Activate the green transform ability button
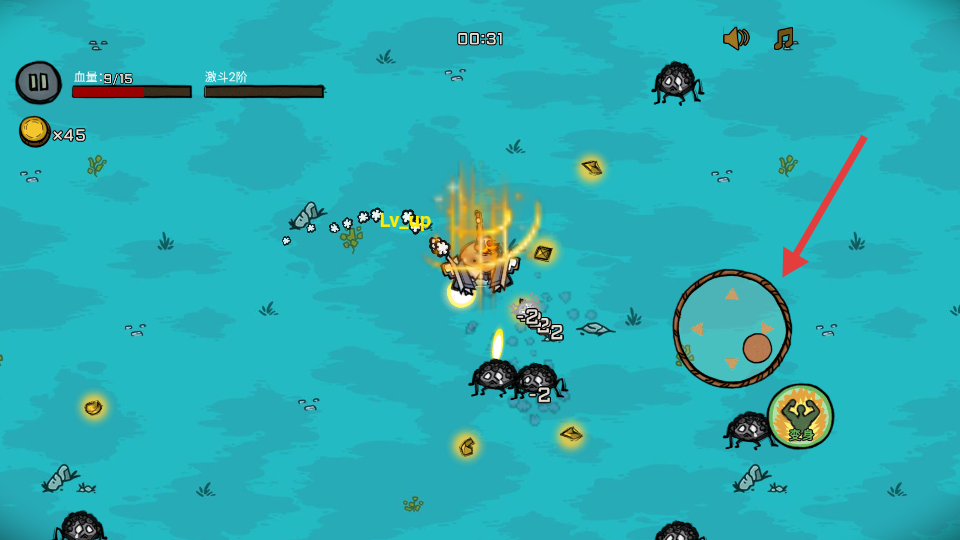 801,416
